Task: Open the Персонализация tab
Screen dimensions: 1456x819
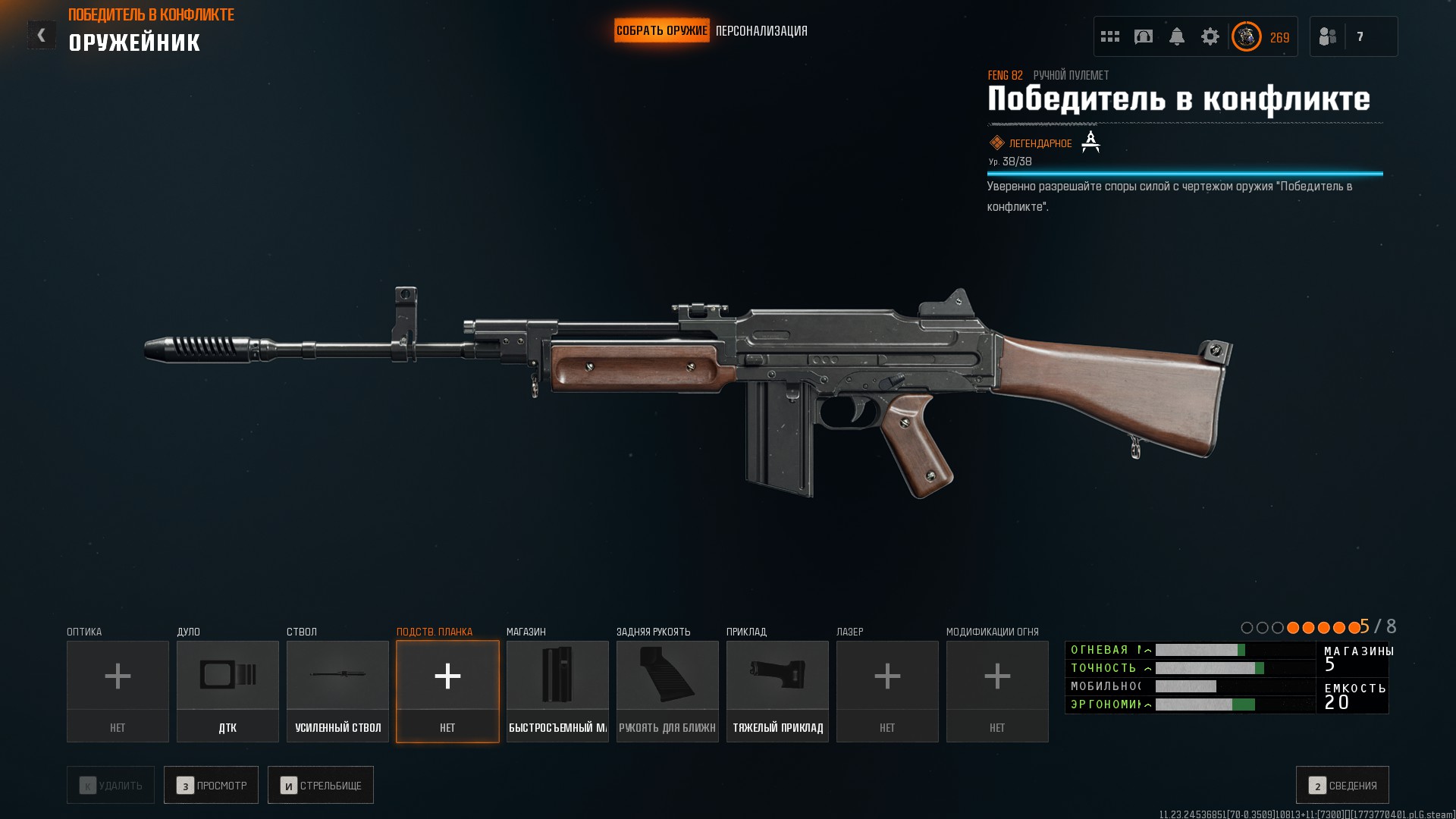Action: tap(761, 31)
